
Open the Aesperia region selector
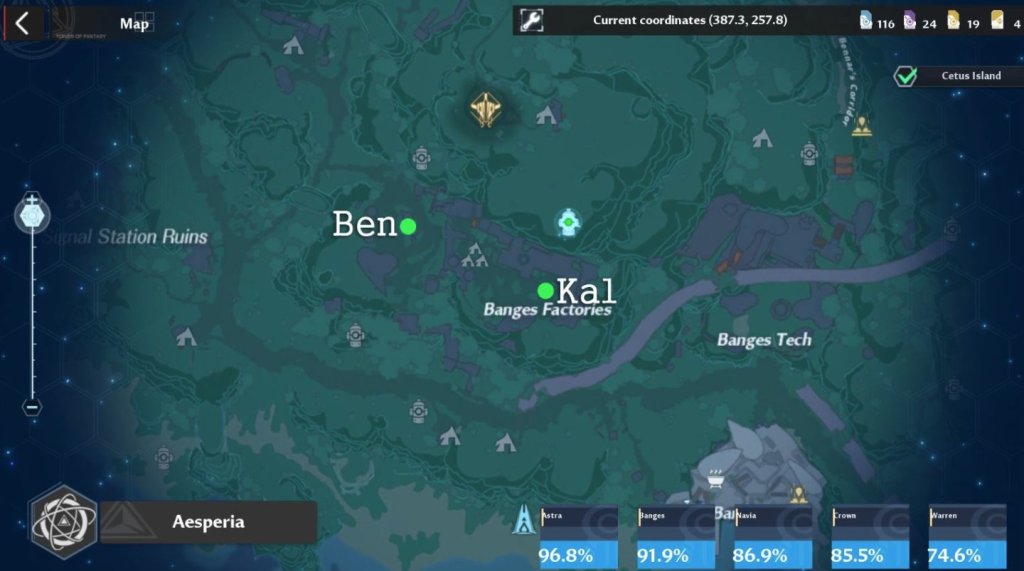[208, 522]
